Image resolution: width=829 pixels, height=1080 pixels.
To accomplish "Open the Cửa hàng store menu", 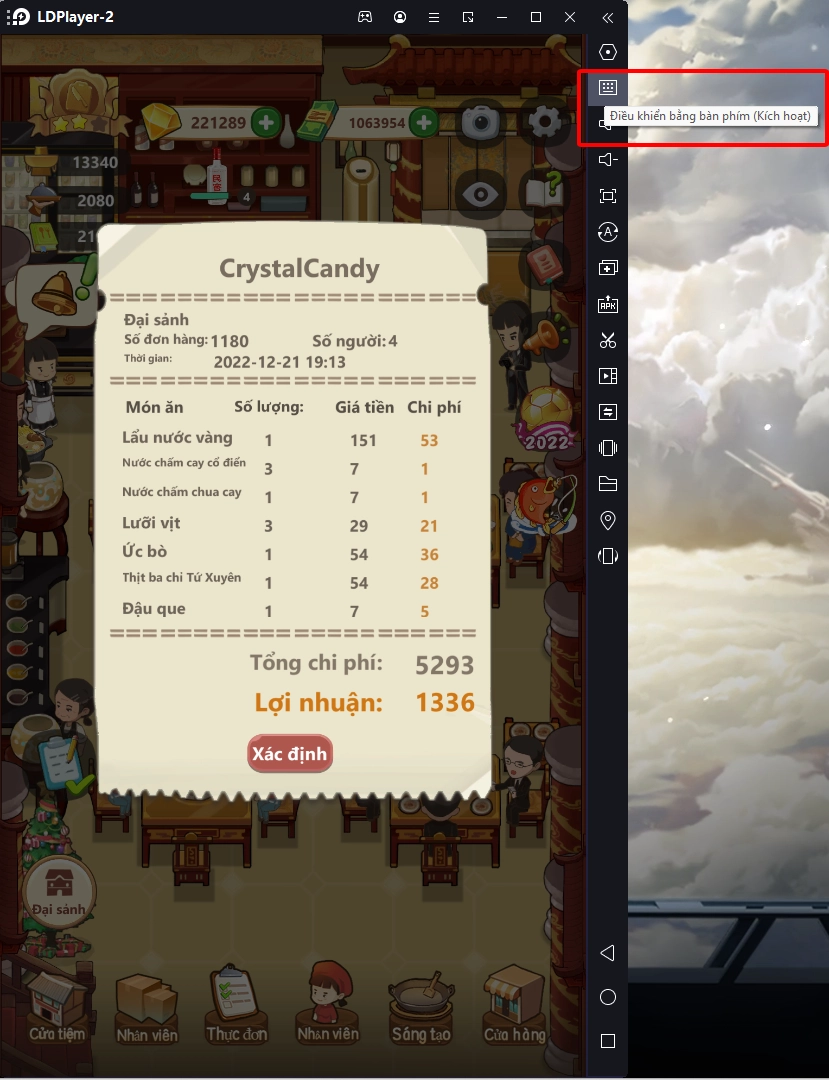I will 513,1005.
